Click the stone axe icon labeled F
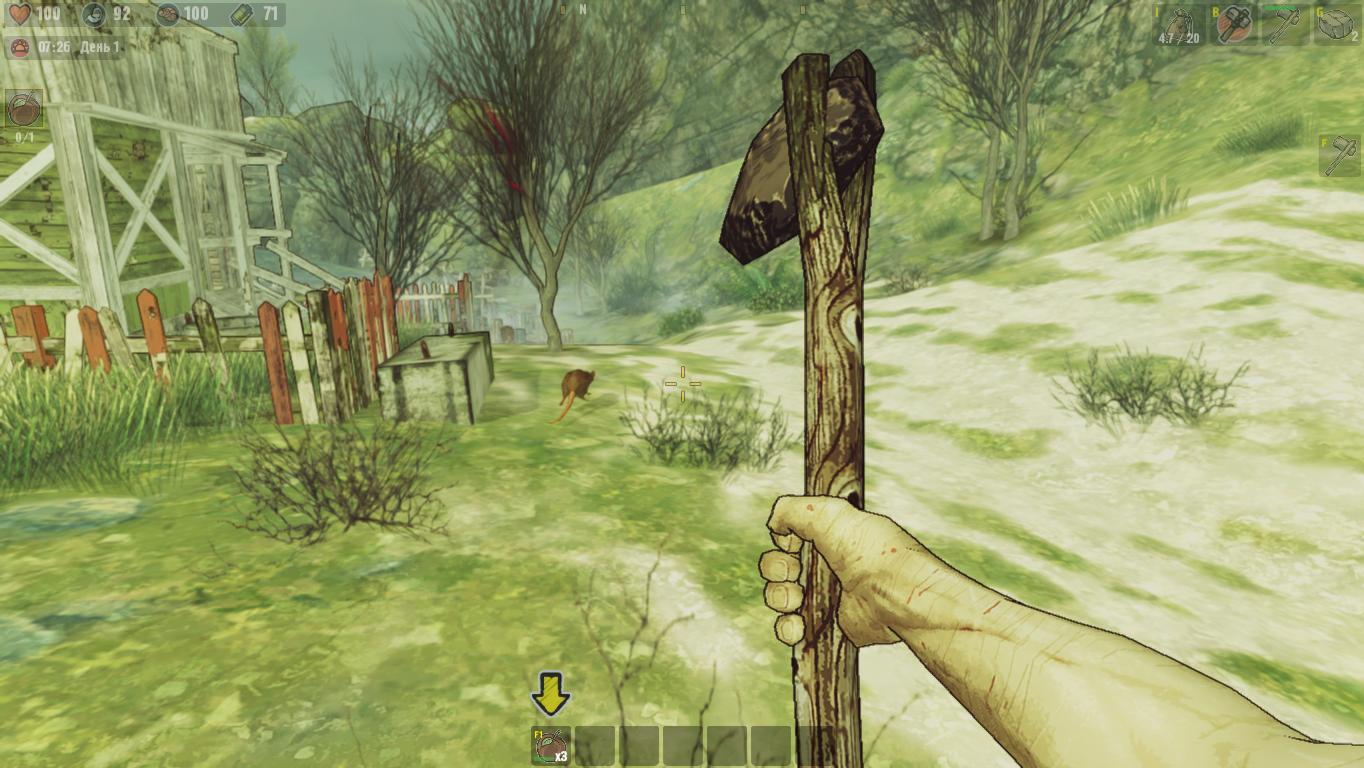The width and height of the screenshot is (1364, 768). 1339,156
